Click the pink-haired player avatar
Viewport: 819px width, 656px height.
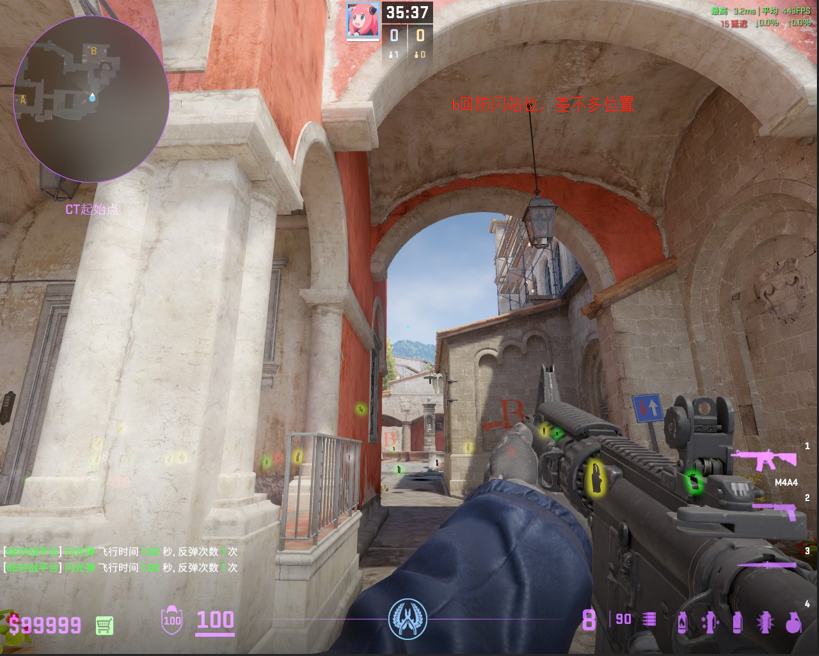361,20
